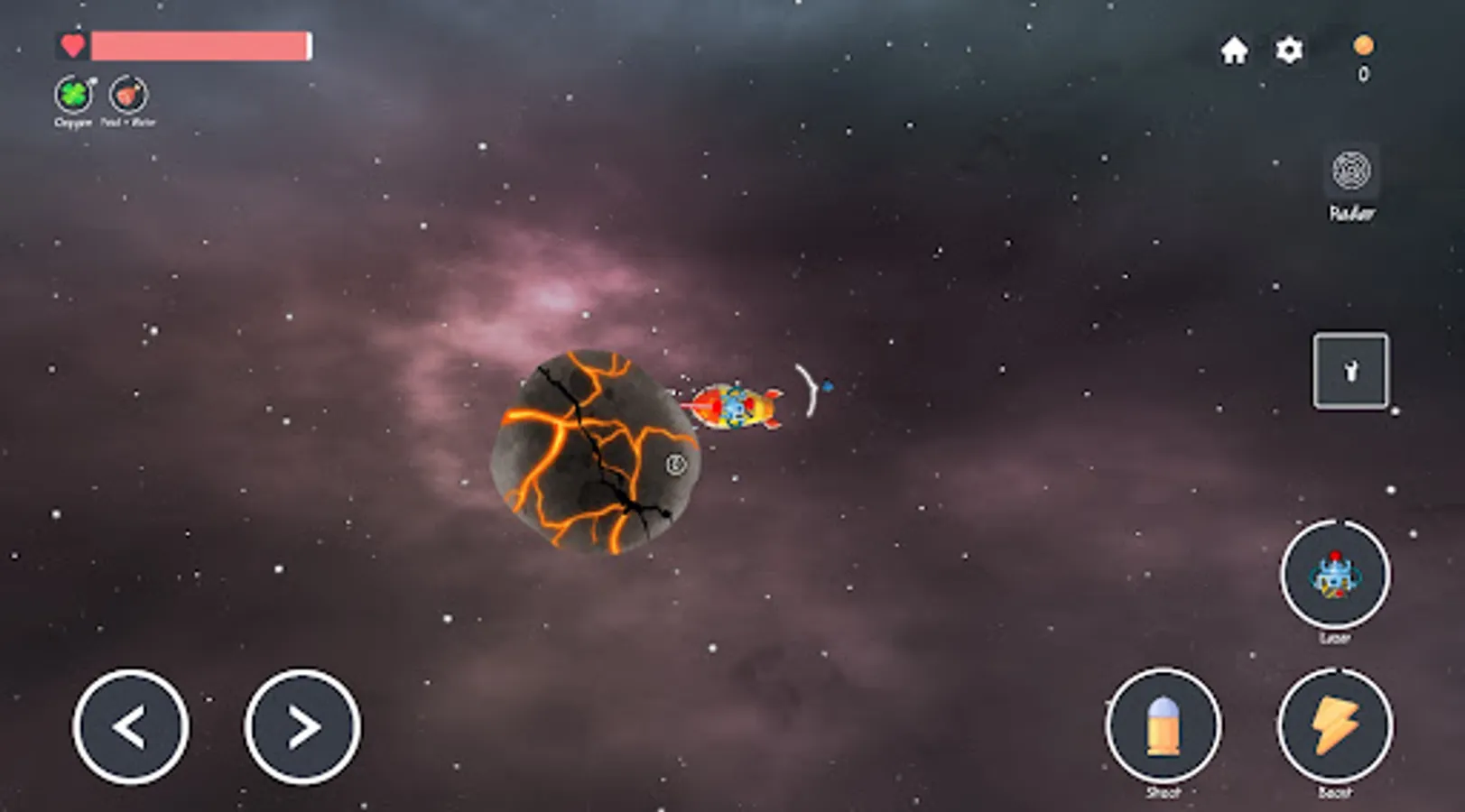Image resolution: width=1465 pixels, height=812 pixels.
Task: Select the spaceship
Action: (x=736, y=408)
